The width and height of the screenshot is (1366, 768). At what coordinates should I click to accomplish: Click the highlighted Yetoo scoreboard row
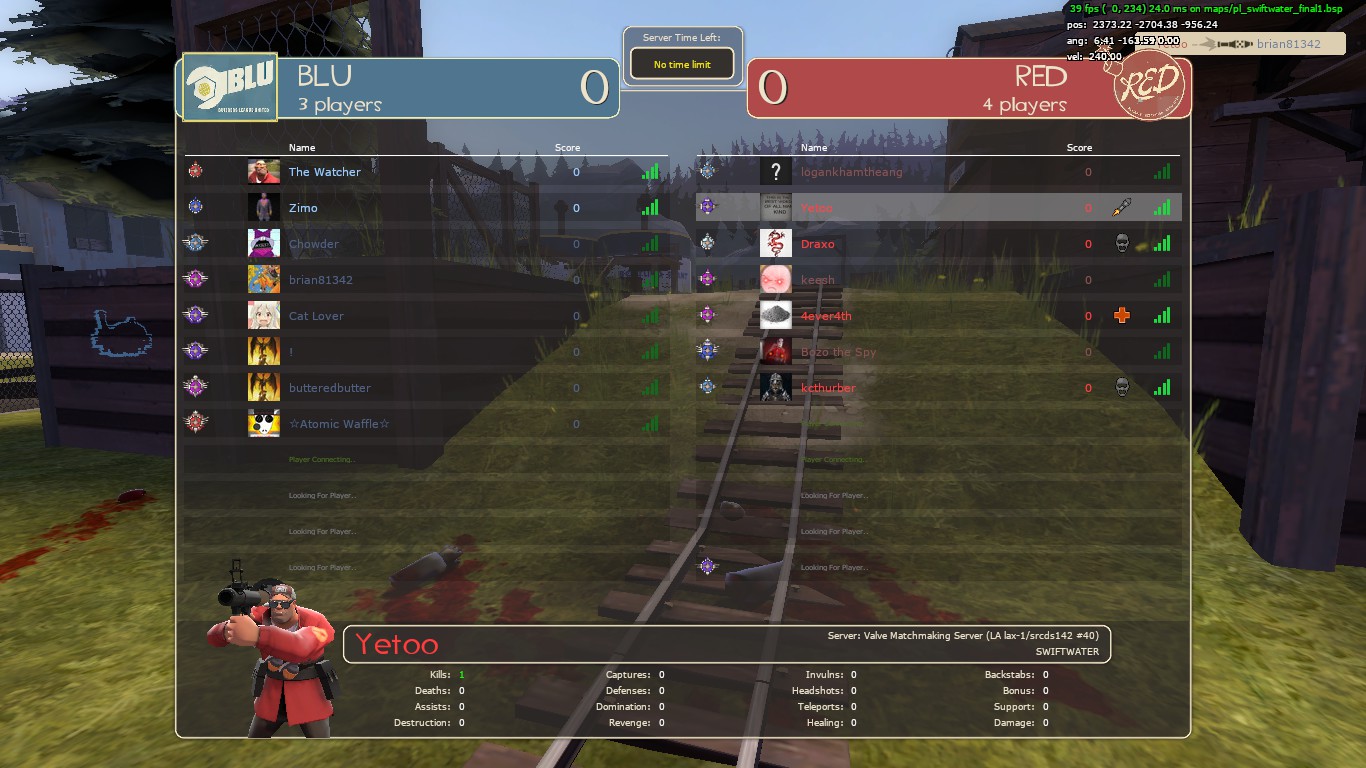tap(930, 207)
